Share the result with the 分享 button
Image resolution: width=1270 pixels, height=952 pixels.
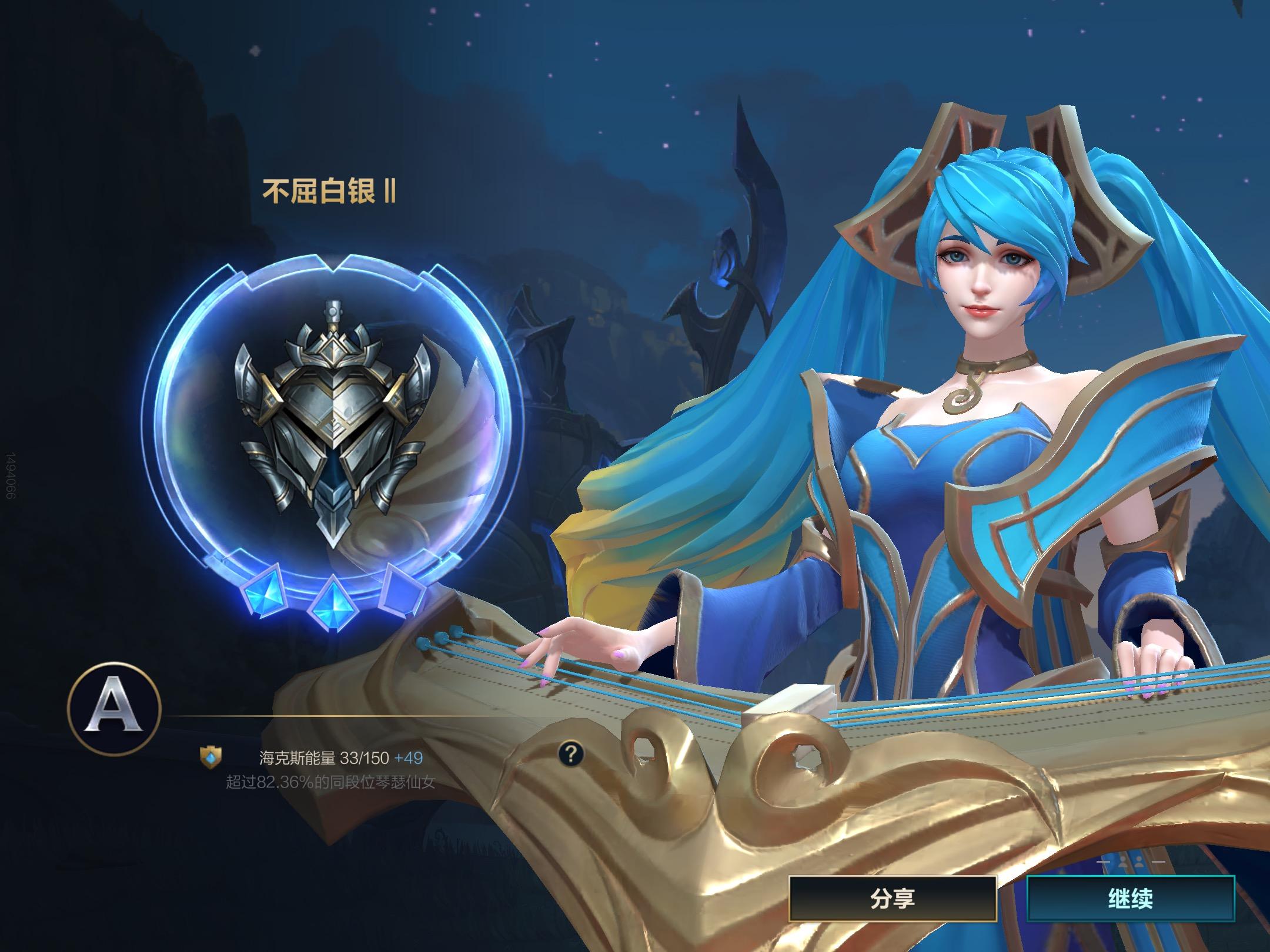[x=893, y=899]
